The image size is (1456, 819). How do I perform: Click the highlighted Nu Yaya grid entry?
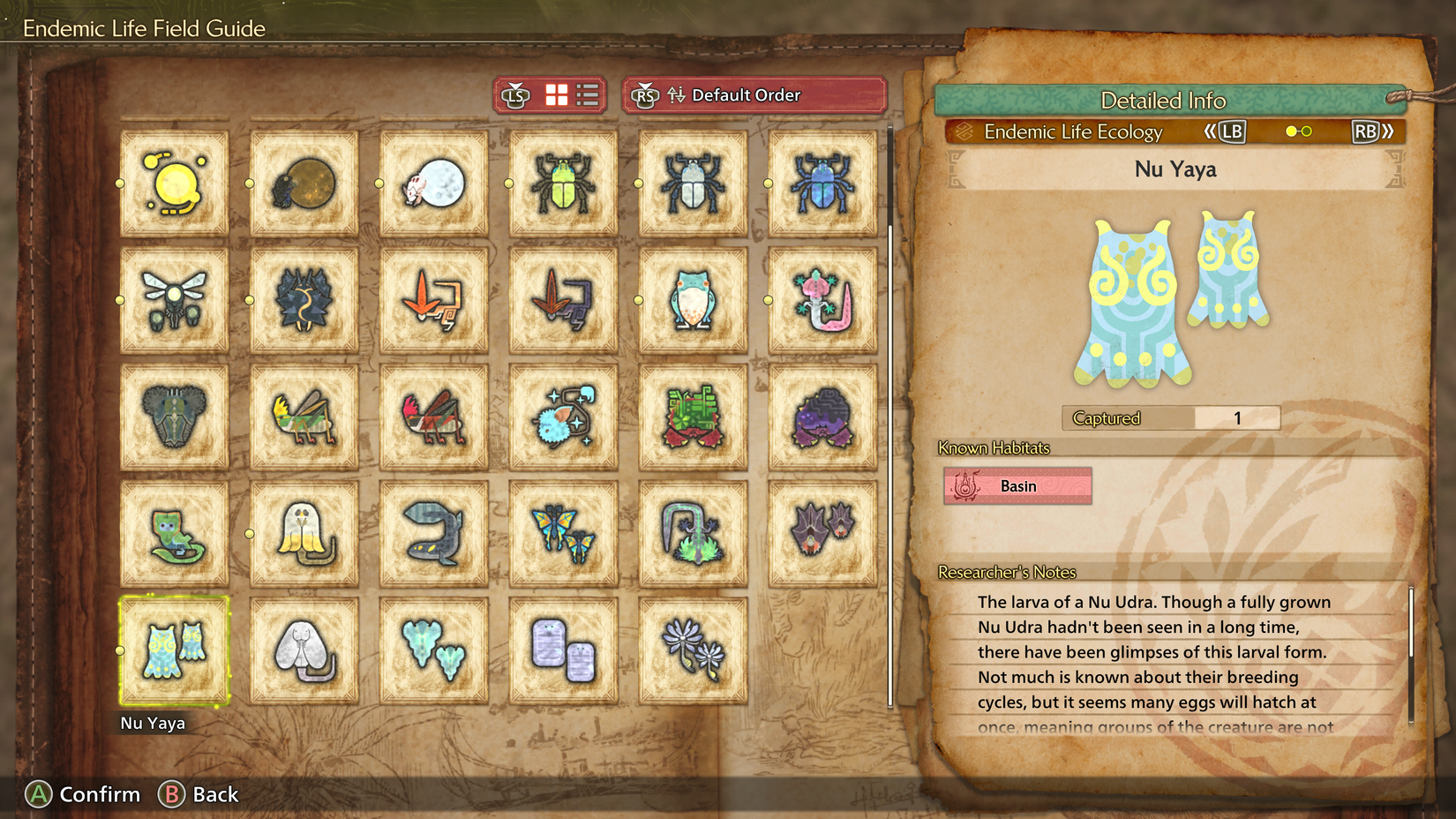tap(174, 650)
